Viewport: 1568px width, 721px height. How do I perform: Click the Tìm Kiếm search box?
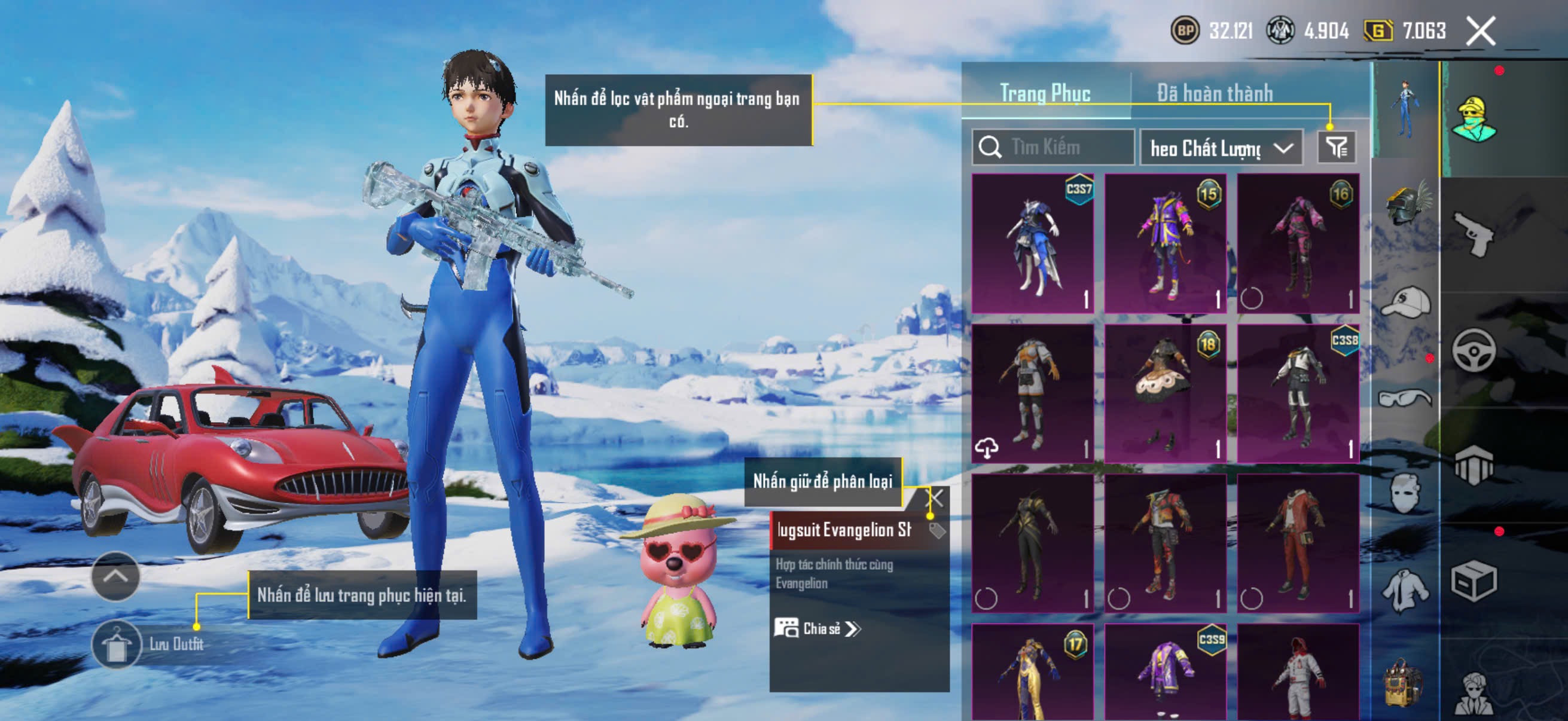coord(1053,147)
